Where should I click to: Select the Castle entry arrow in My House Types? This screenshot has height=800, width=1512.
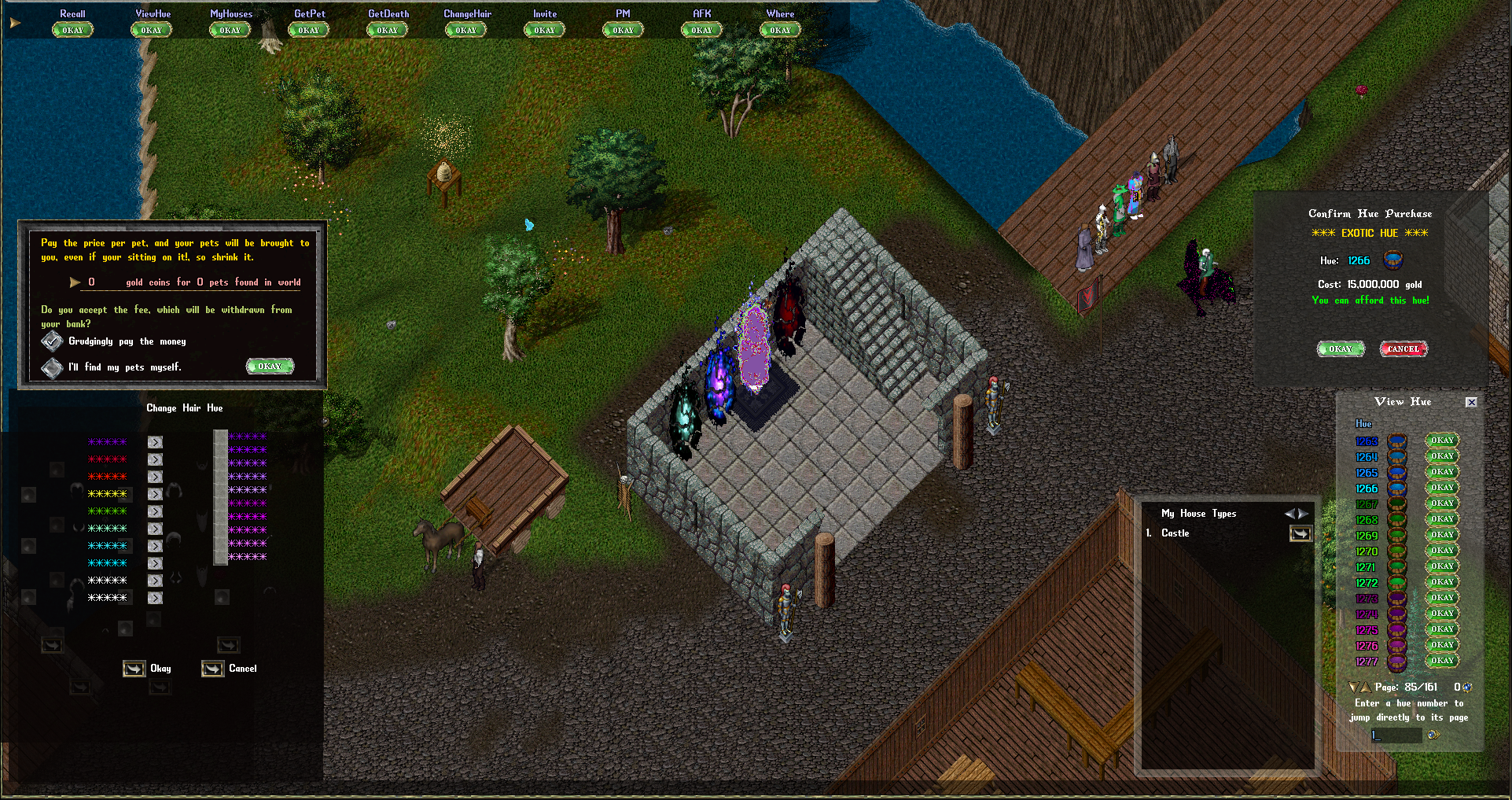coord(1300,533)
